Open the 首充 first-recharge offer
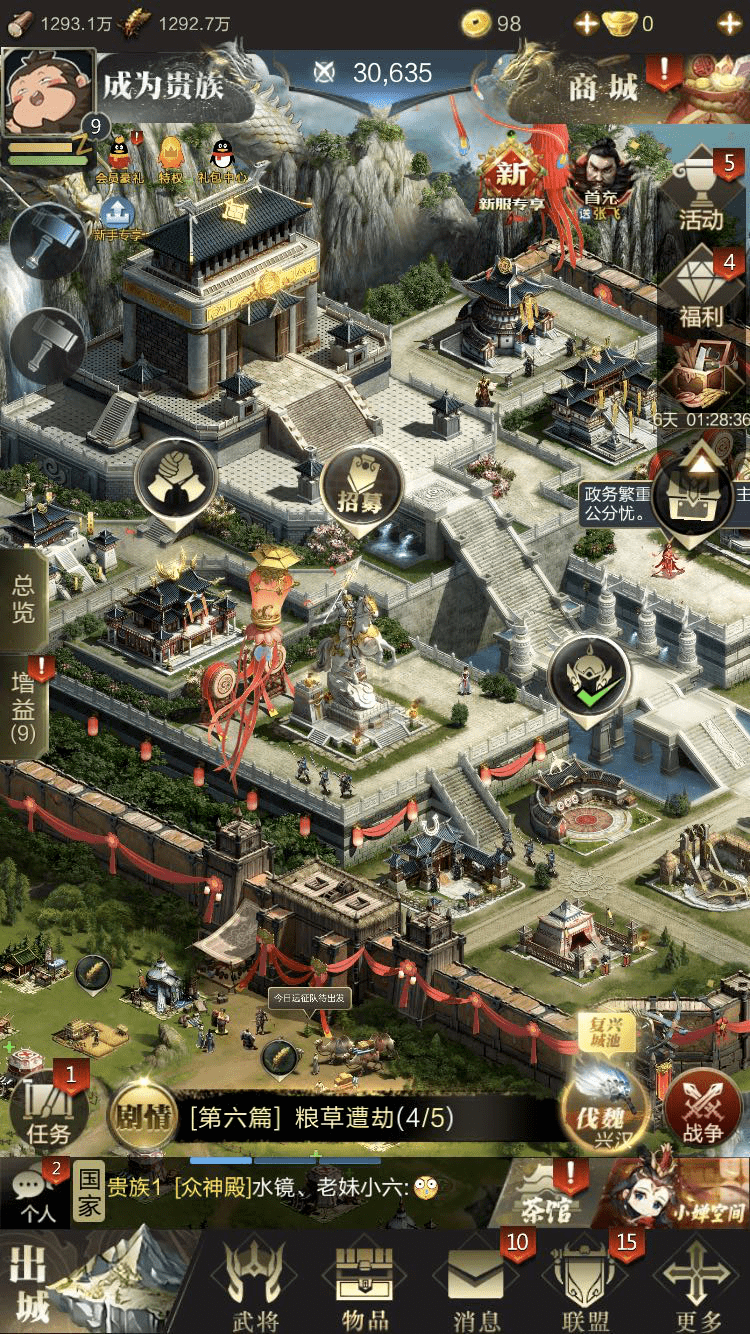 tap(602, 182)
